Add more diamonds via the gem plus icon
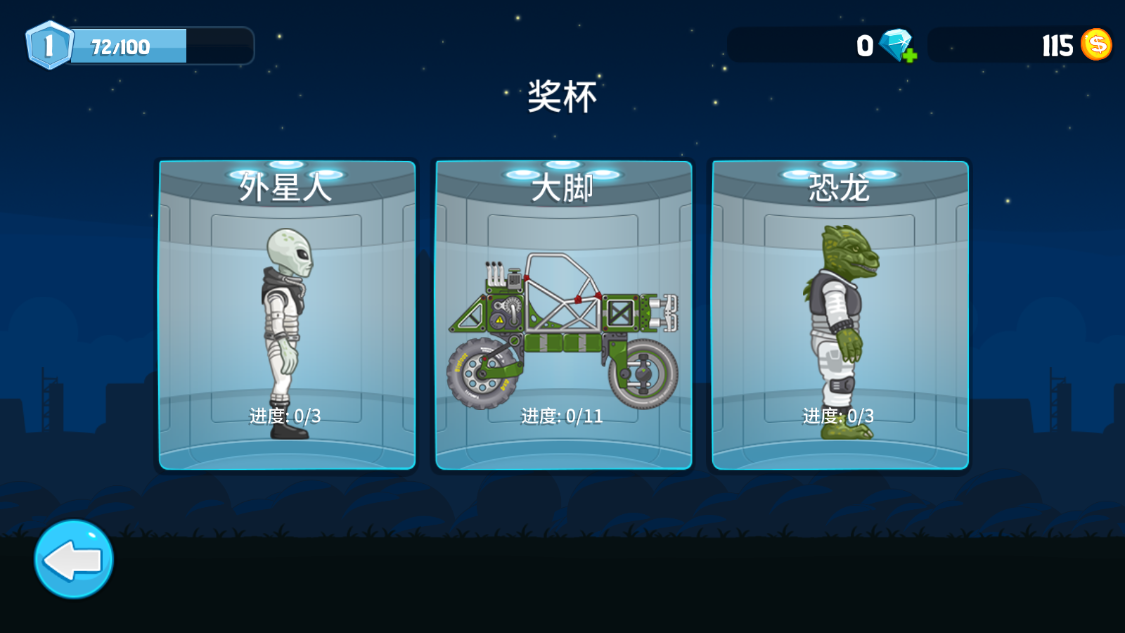1125x633 pixels. pos(897,46)
